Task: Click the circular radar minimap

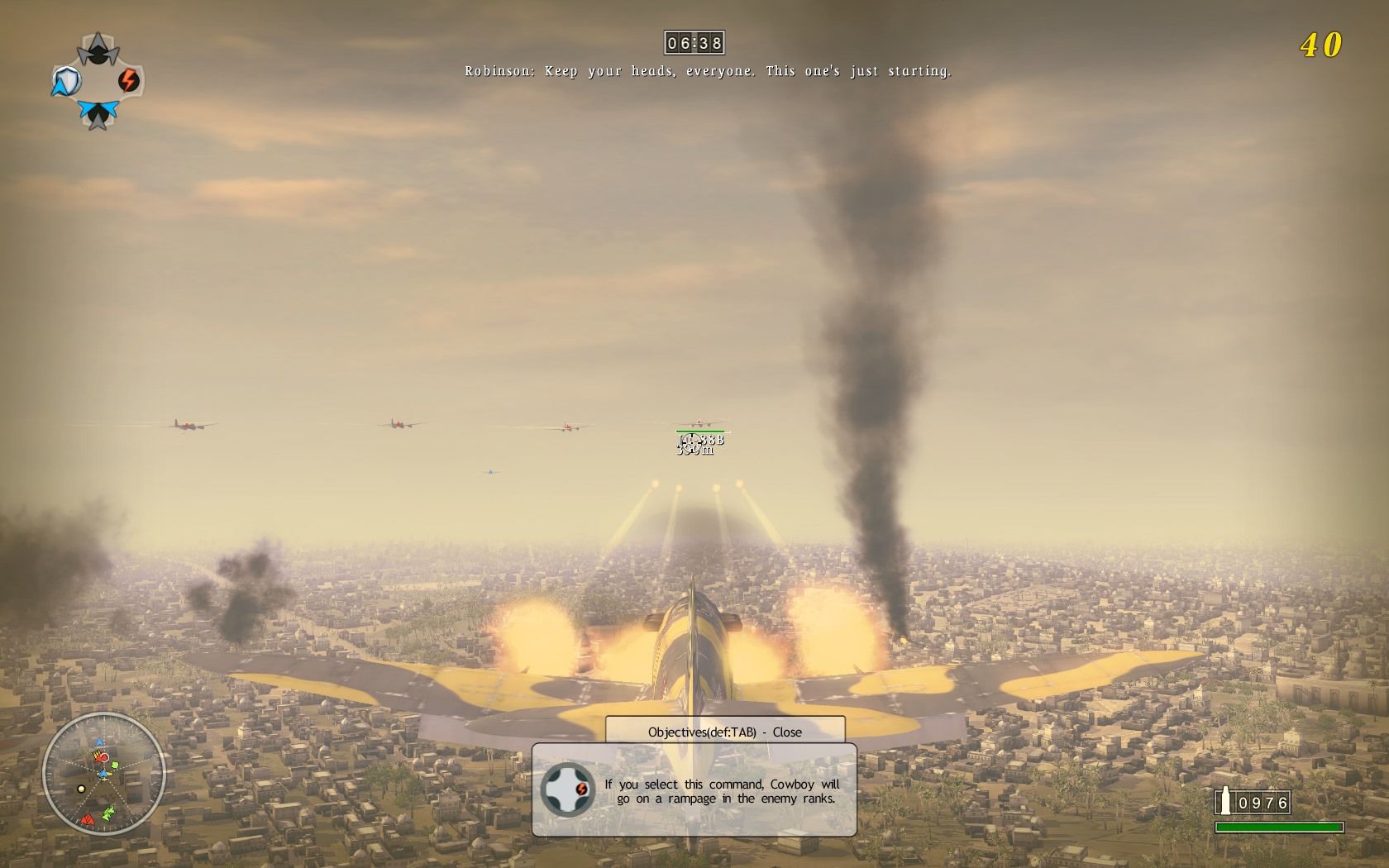Action: [103, 774]
